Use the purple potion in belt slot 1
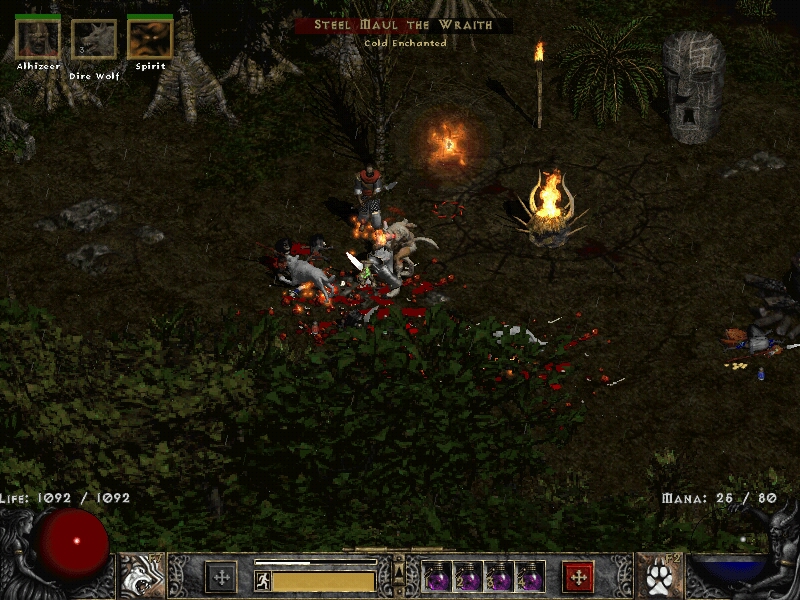Viewport: 800px width, 600px height. (x=437, y=577)
